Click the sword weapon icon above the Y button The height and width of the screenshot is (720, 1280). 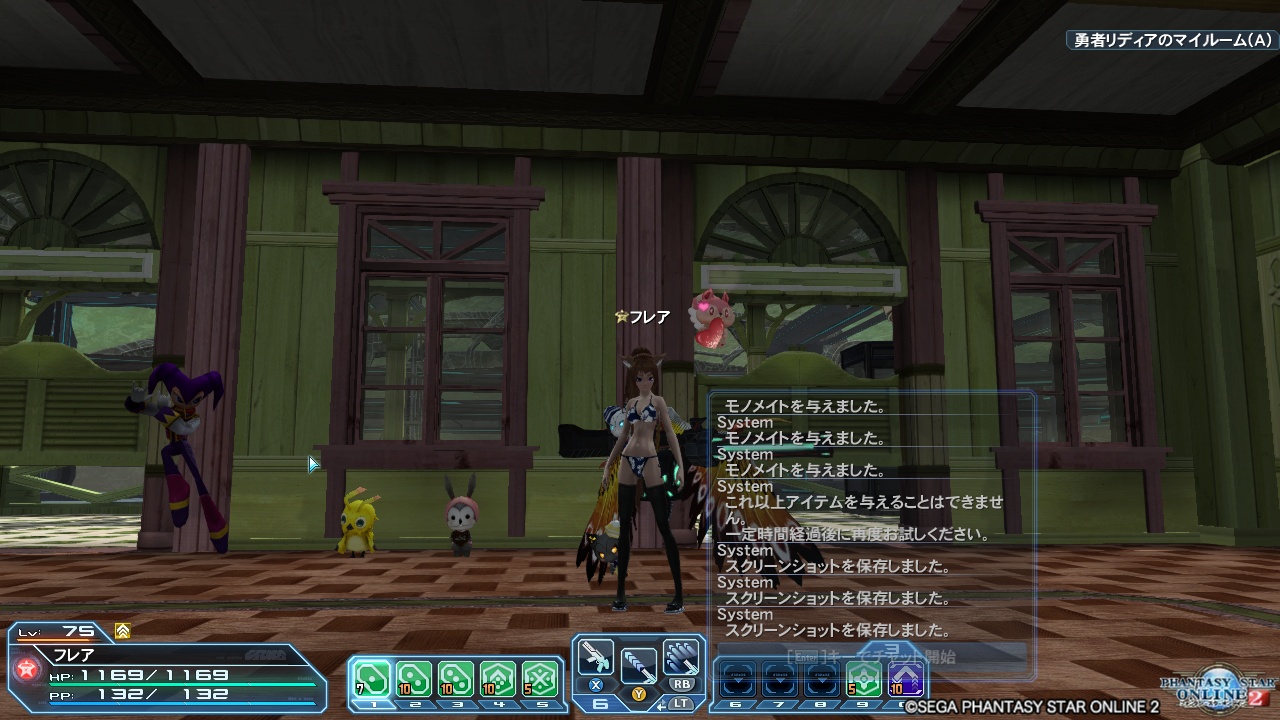click(638, 663)
